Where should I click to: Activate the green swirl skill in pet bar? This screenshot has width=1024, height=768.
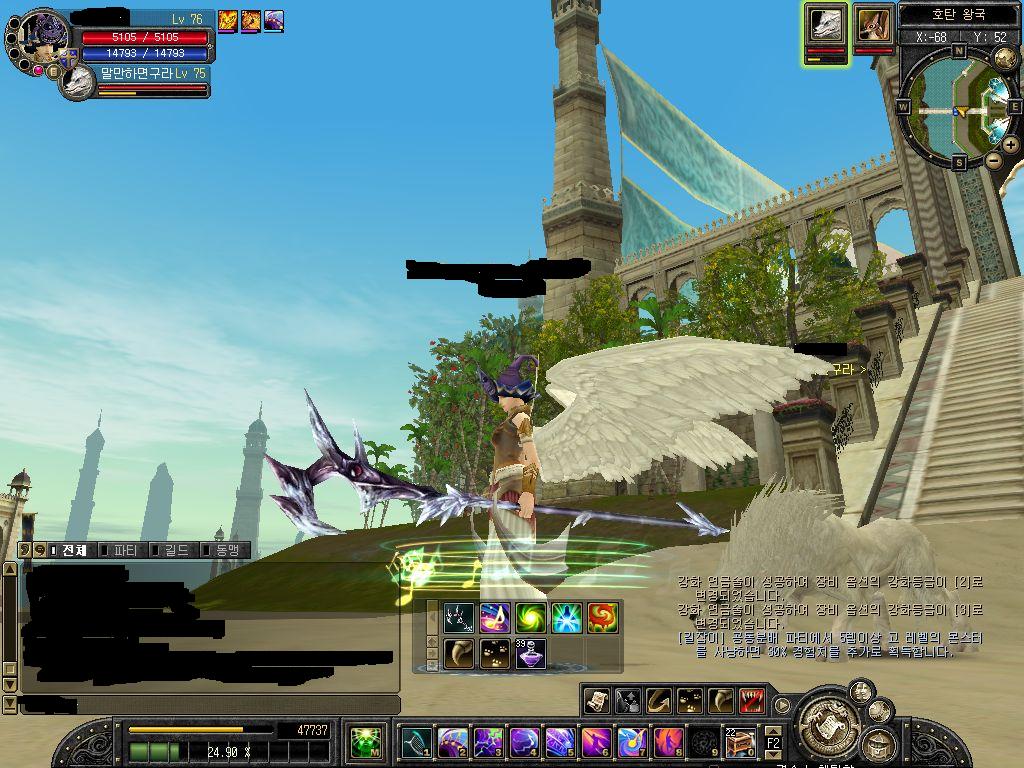530,618
